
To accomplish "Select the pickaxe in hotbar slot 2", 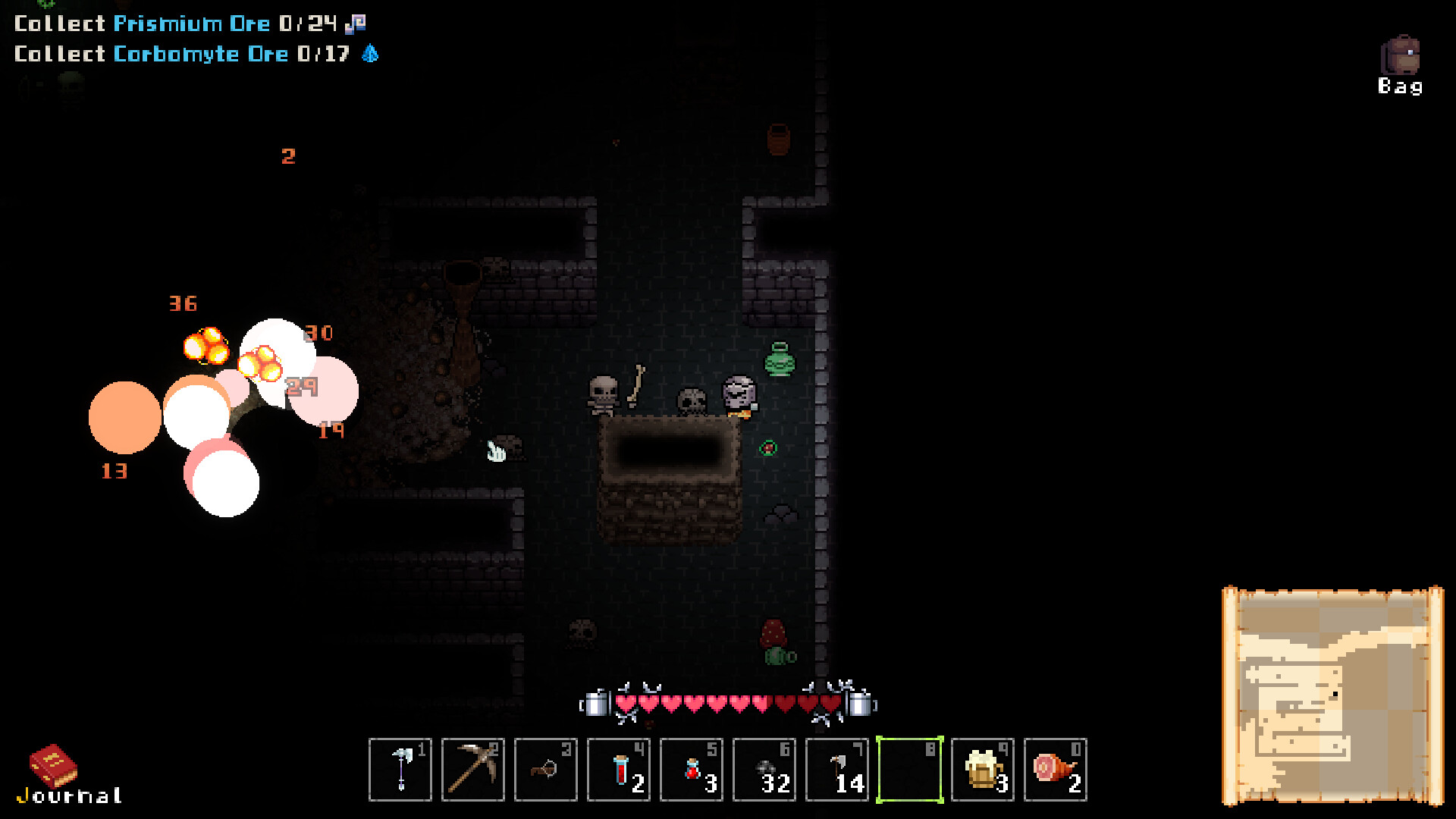I will [472, 770].
